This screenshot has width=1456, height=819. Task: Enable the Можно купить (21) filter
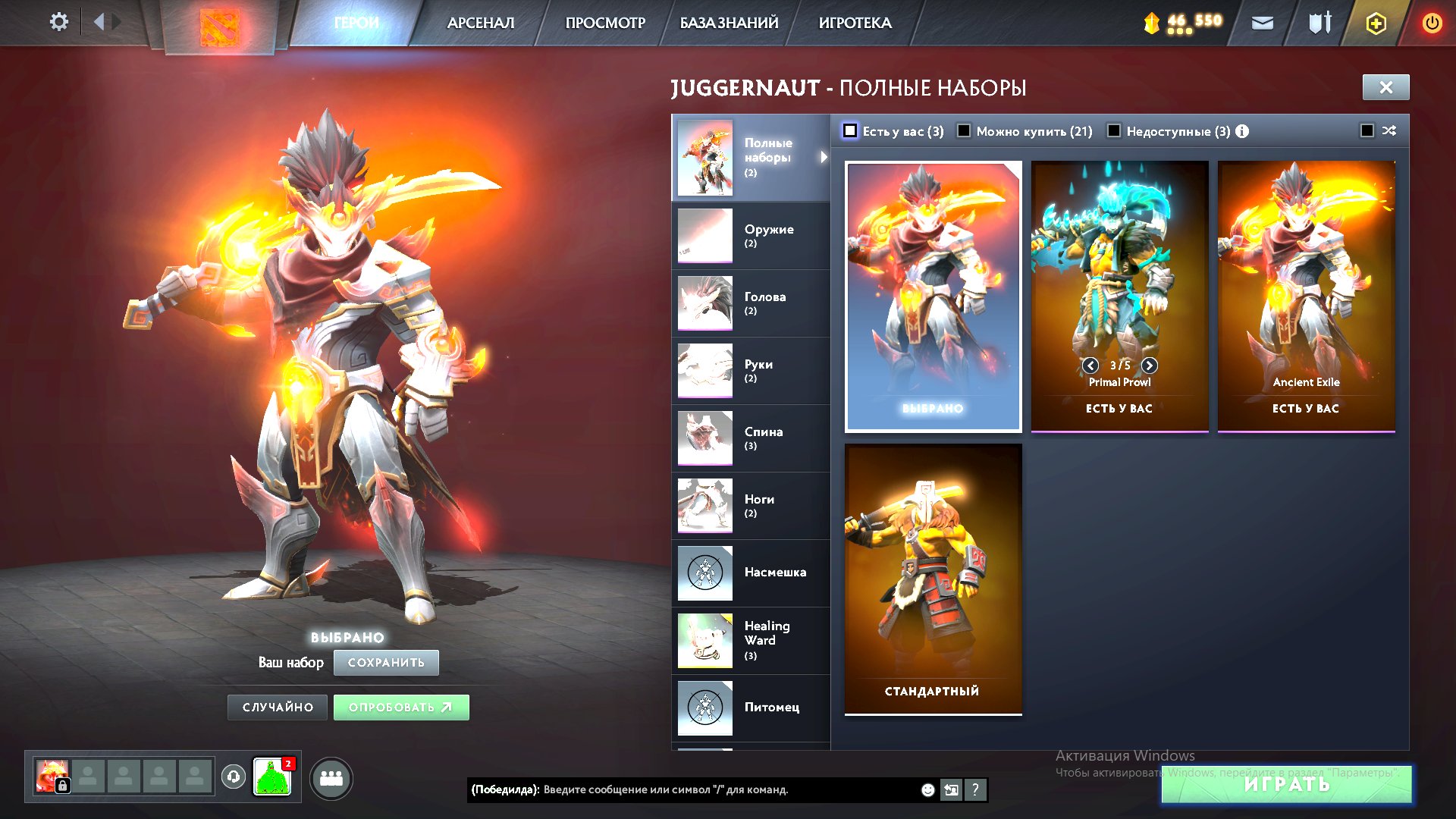(964, 130)
